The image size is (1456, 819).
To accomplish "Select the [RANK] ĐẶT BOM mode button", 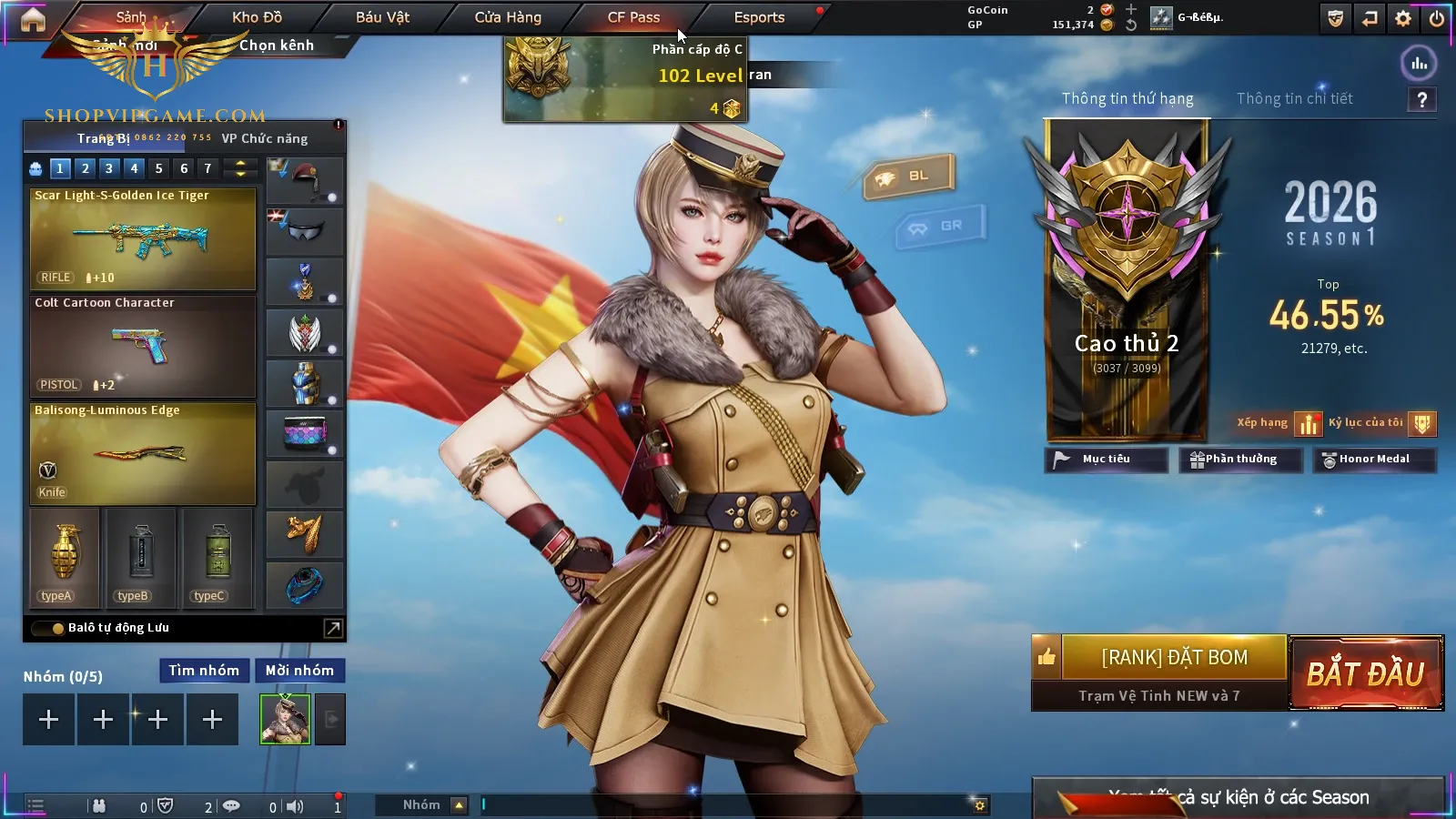I will [x=1174, y=657].
